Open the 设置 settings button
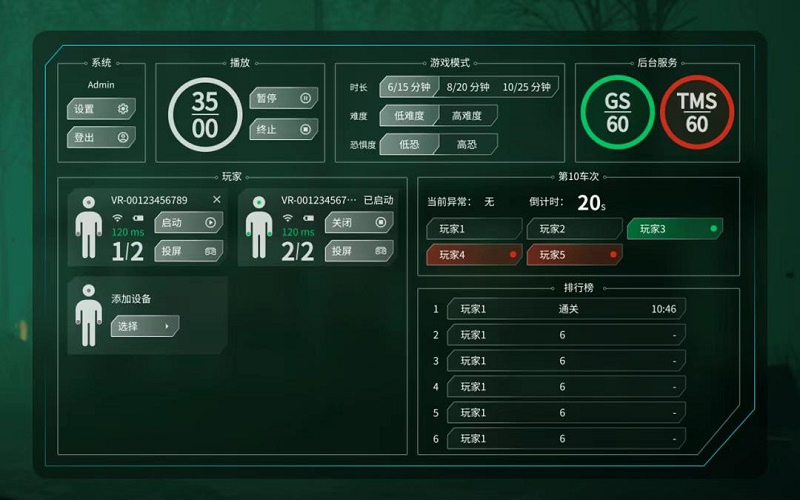The width and height of the screenshot is (800, 500). pyautogui.click(x=100, y=109)
